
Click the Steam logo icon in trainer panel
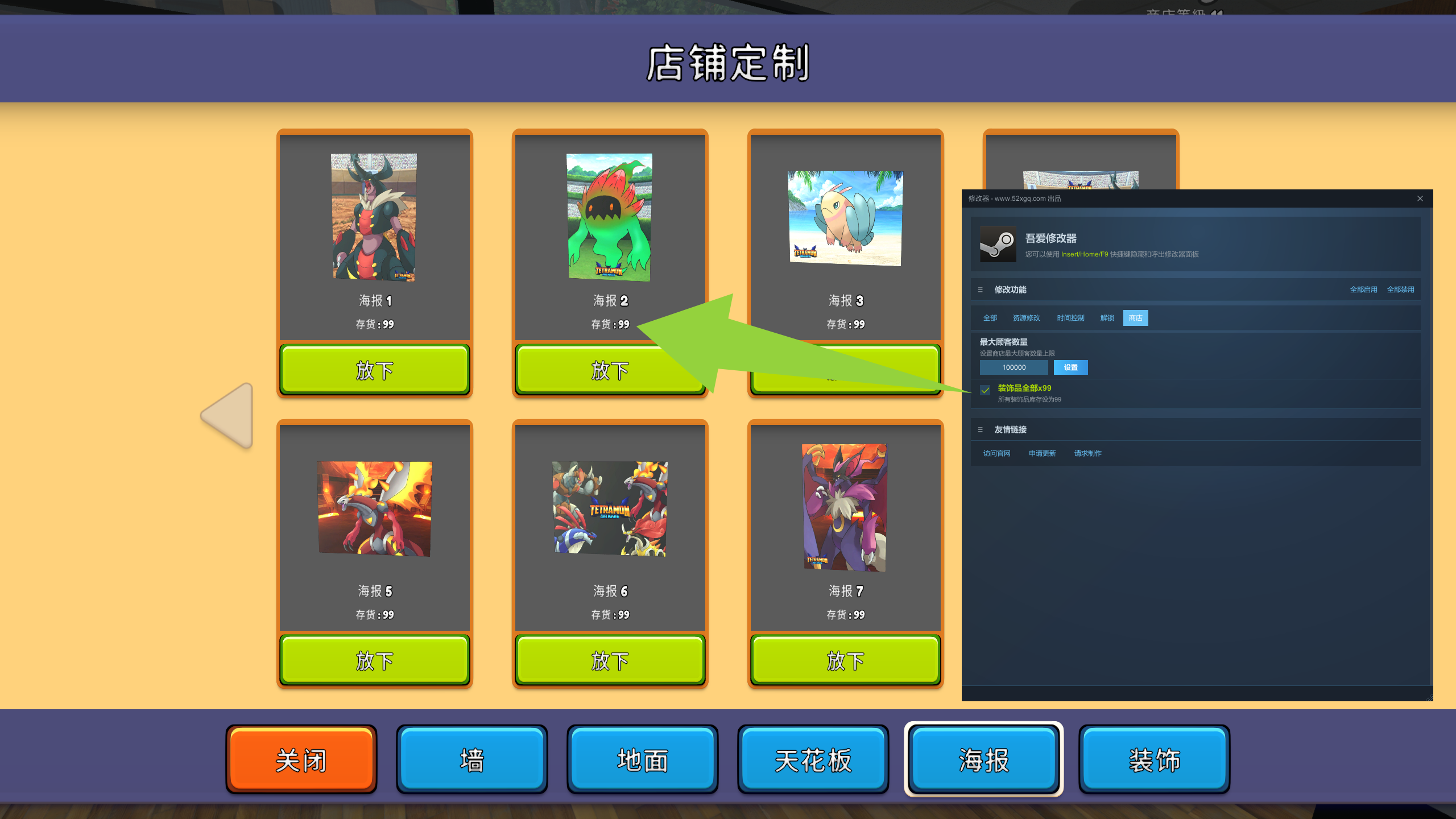pos(997,245)
